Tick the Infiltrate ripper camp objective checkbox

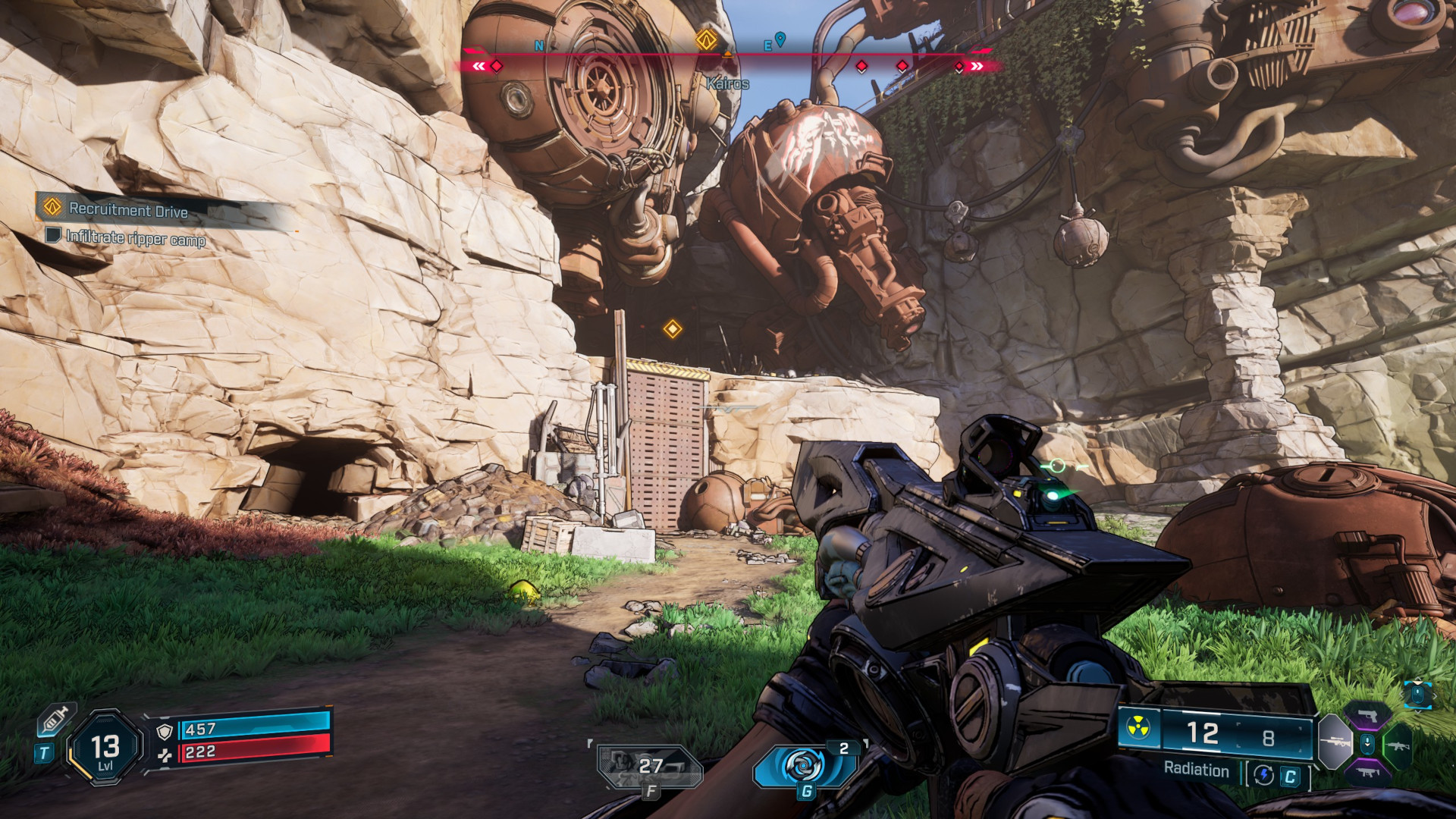coord(52,237)
